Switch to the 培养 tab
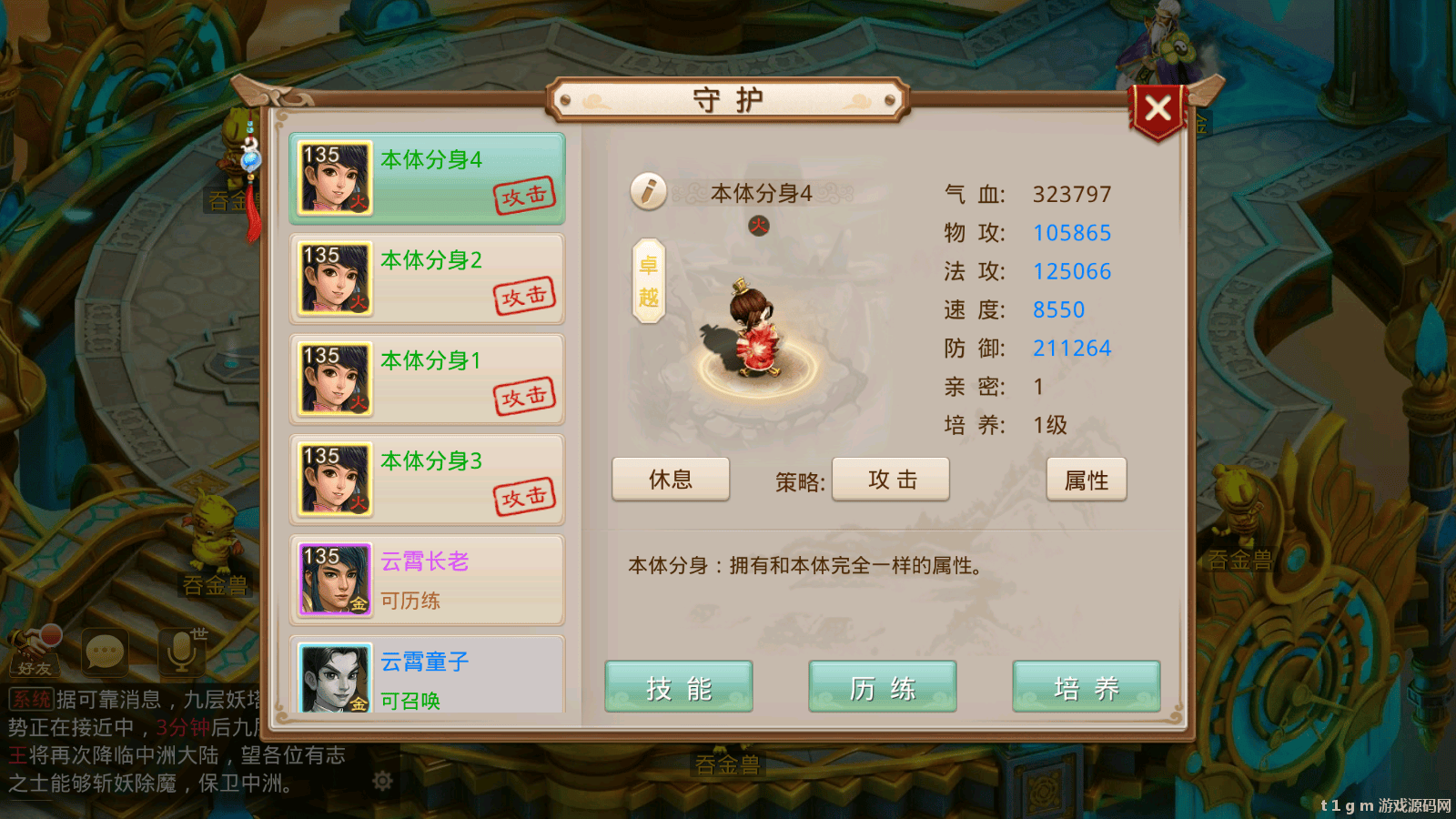 (x=1086, y=689)
